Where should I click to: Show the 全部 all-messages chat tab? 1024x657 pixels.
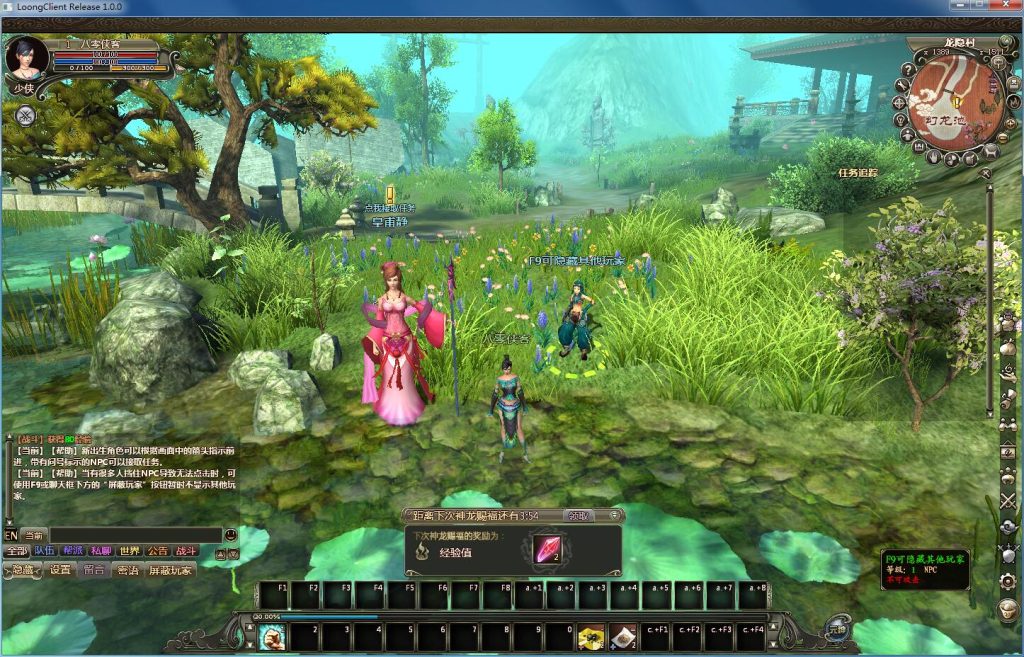click(x=16, y=551)
